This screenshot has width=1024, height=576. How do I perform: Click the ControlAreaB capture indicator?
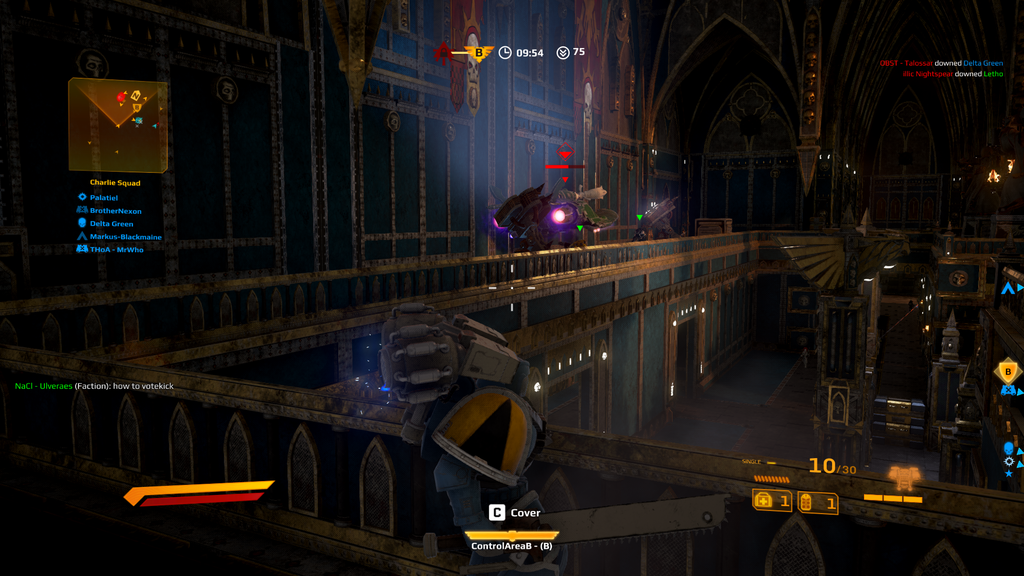click(x=511, y=541)
